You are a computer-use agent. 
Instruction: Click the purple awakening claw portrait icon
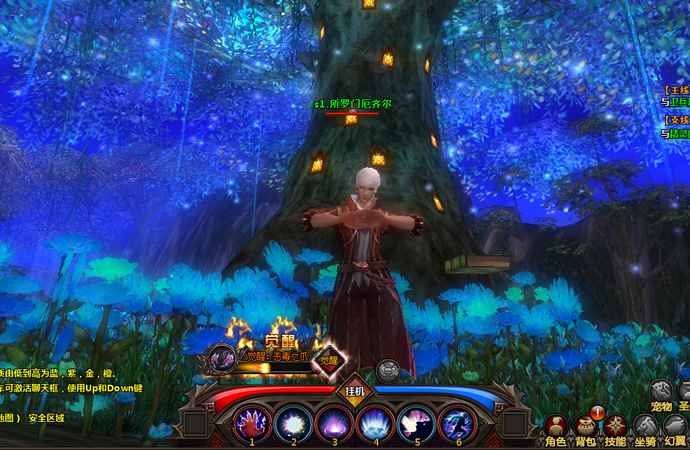point(222,358)
